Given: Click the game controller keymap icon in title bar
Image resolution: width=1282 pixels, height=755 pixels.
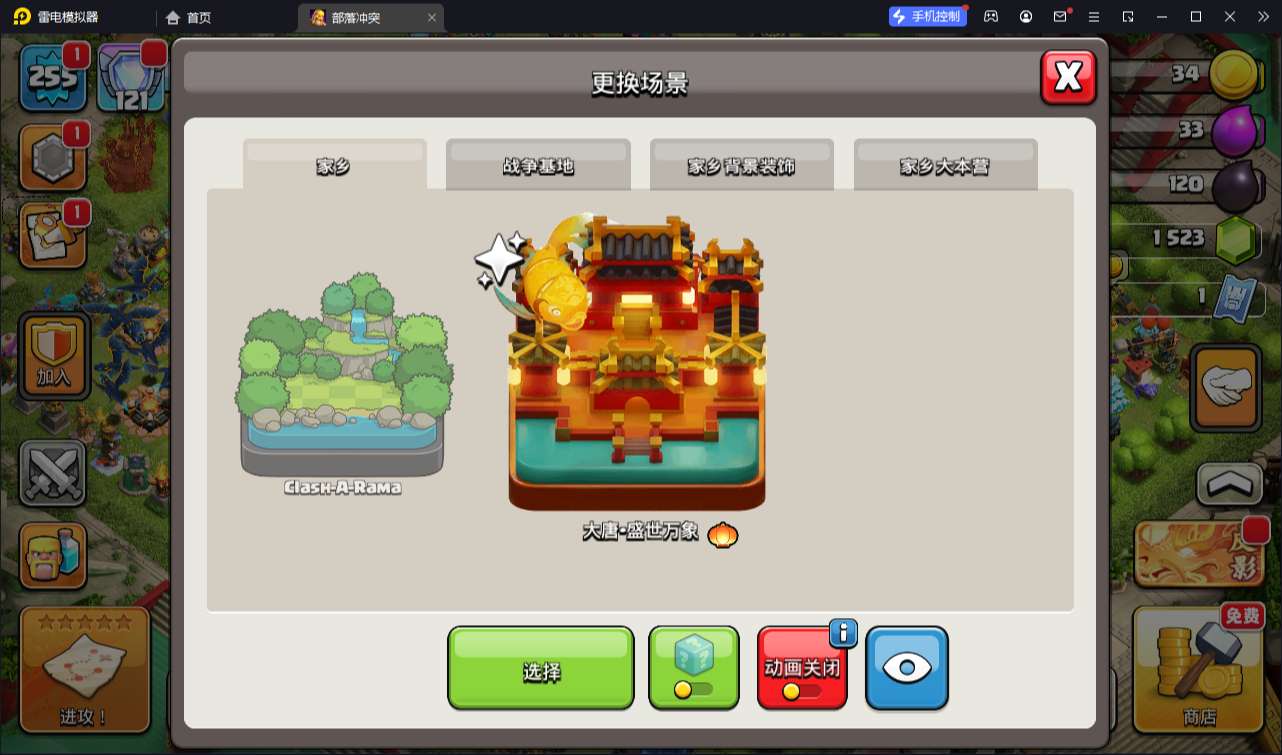Looking at the screenshot, I should pyautogui.click(x=991, y=17).
